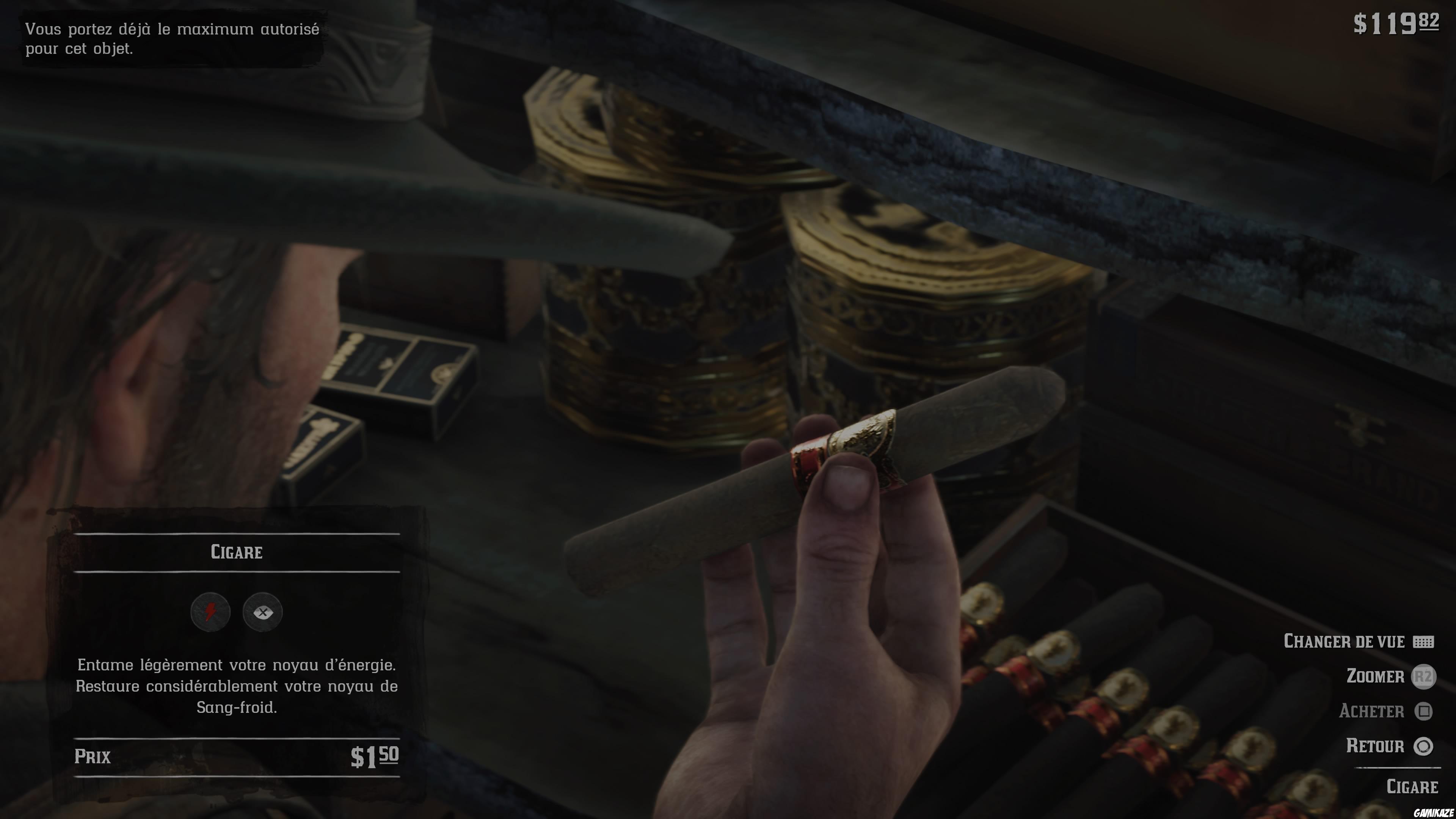The image size is (1456, 819).
Task: Open Changer de vue to switch shop view
Action: [1345, 642]
